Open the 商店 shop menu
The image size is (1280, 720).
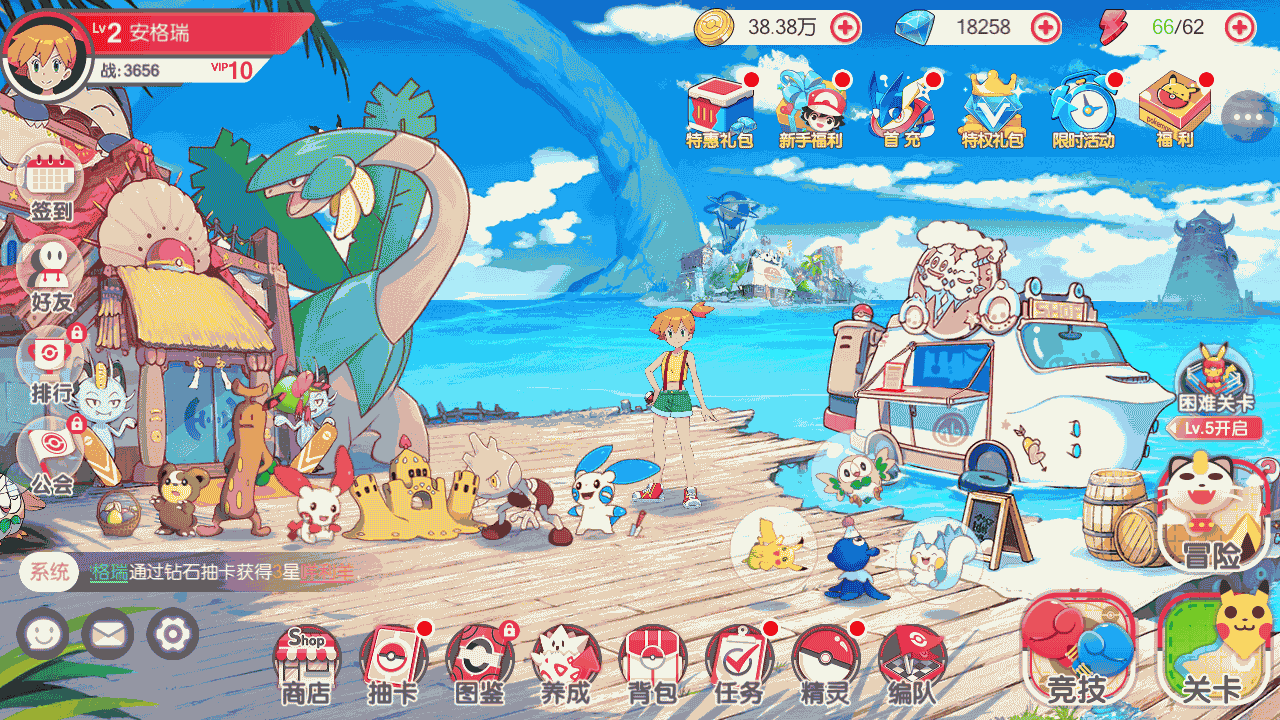click(306, 663)
